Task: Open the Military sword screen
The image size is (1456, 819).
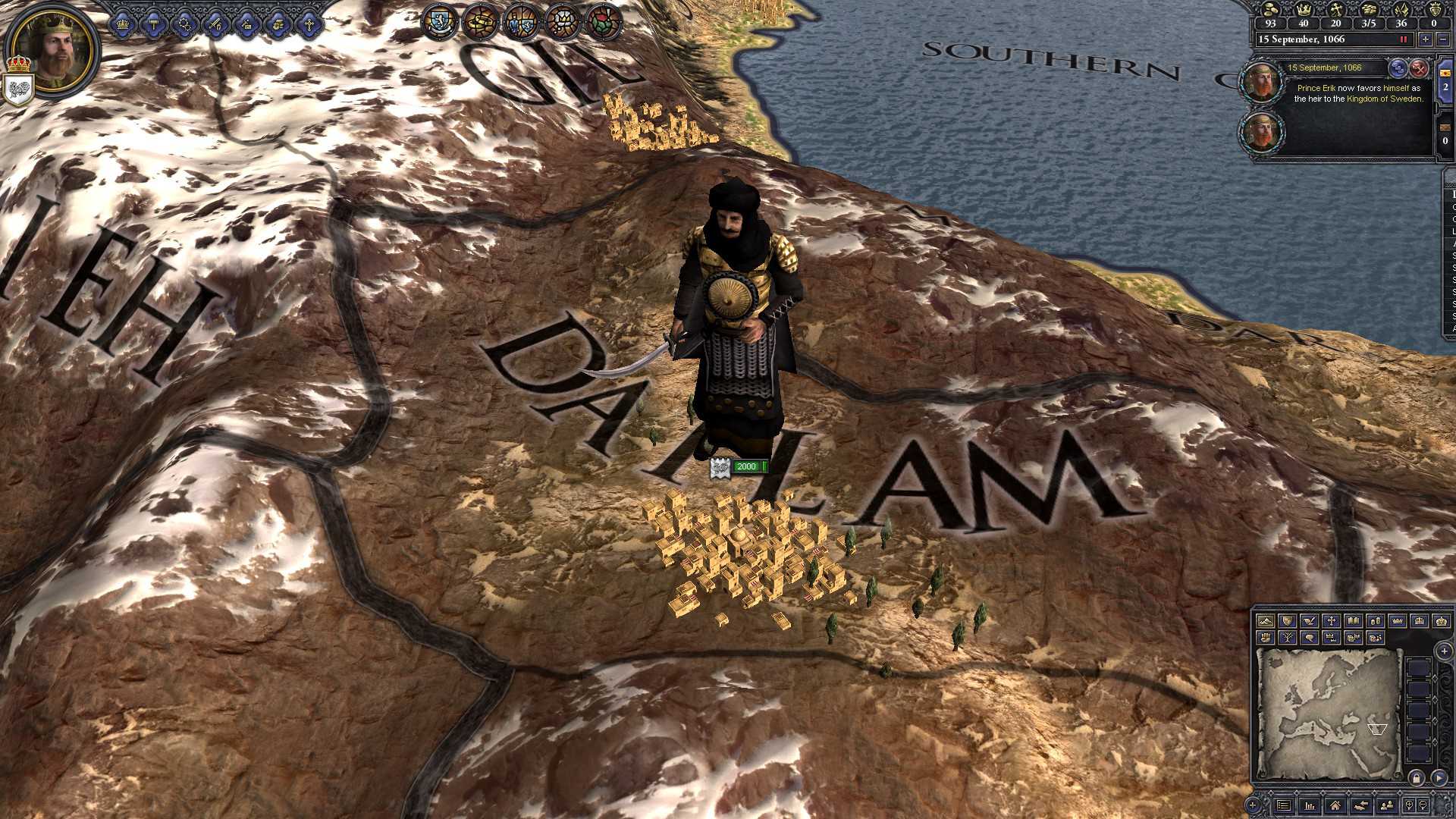Action: tap(215, 24)
